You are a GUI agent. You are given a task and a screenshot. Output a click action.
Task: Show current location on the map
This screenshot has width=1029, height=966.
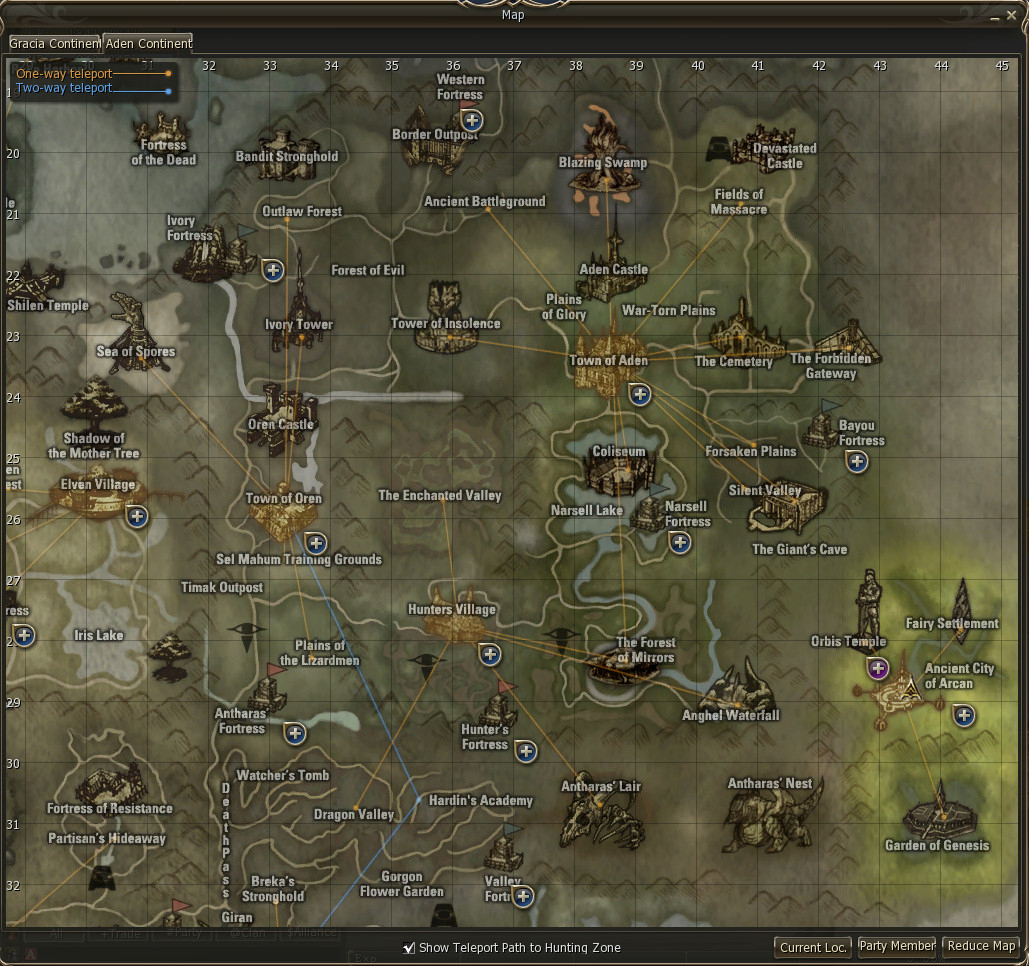(x=814, y=946)
